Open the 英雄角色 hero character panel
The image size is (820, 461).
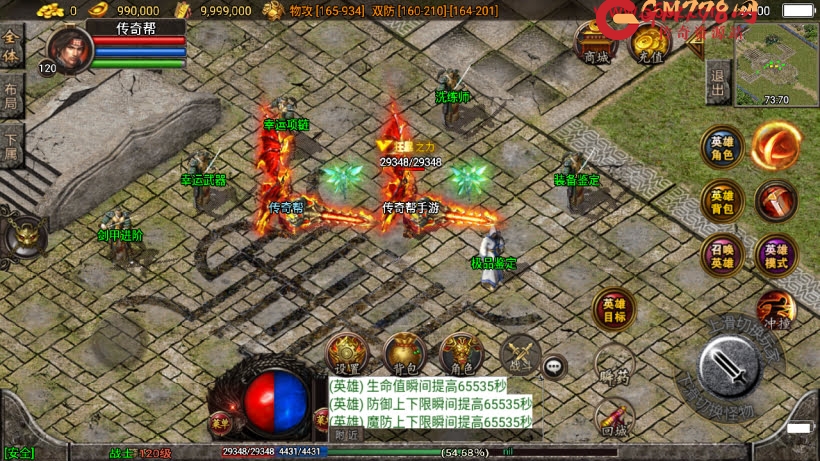click(x=721, y=146)
